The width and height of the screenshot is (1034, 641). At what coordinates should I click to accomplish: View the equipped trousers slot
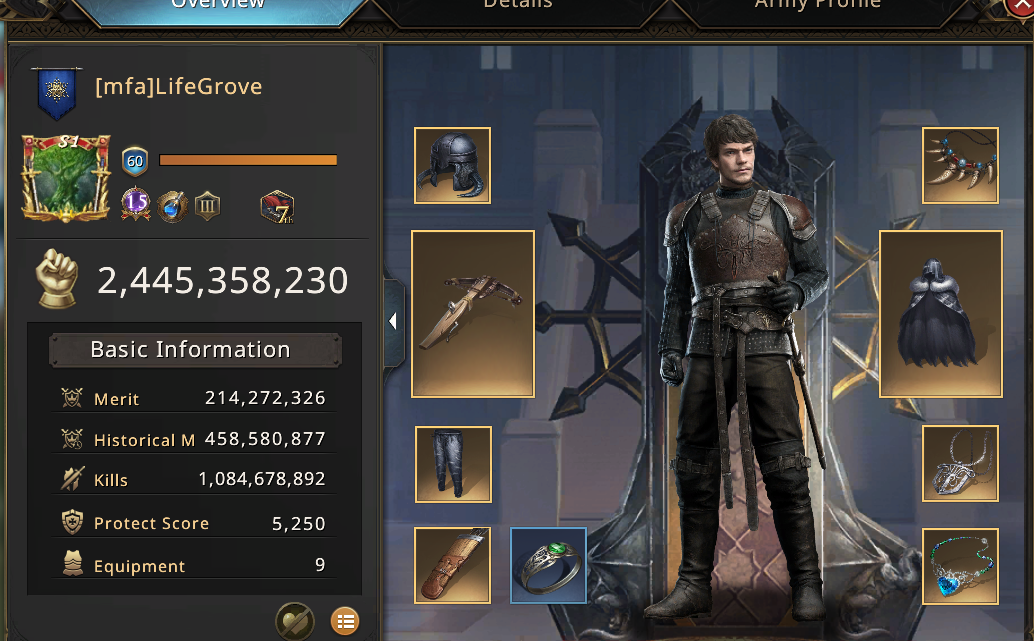tap(454, 464)
